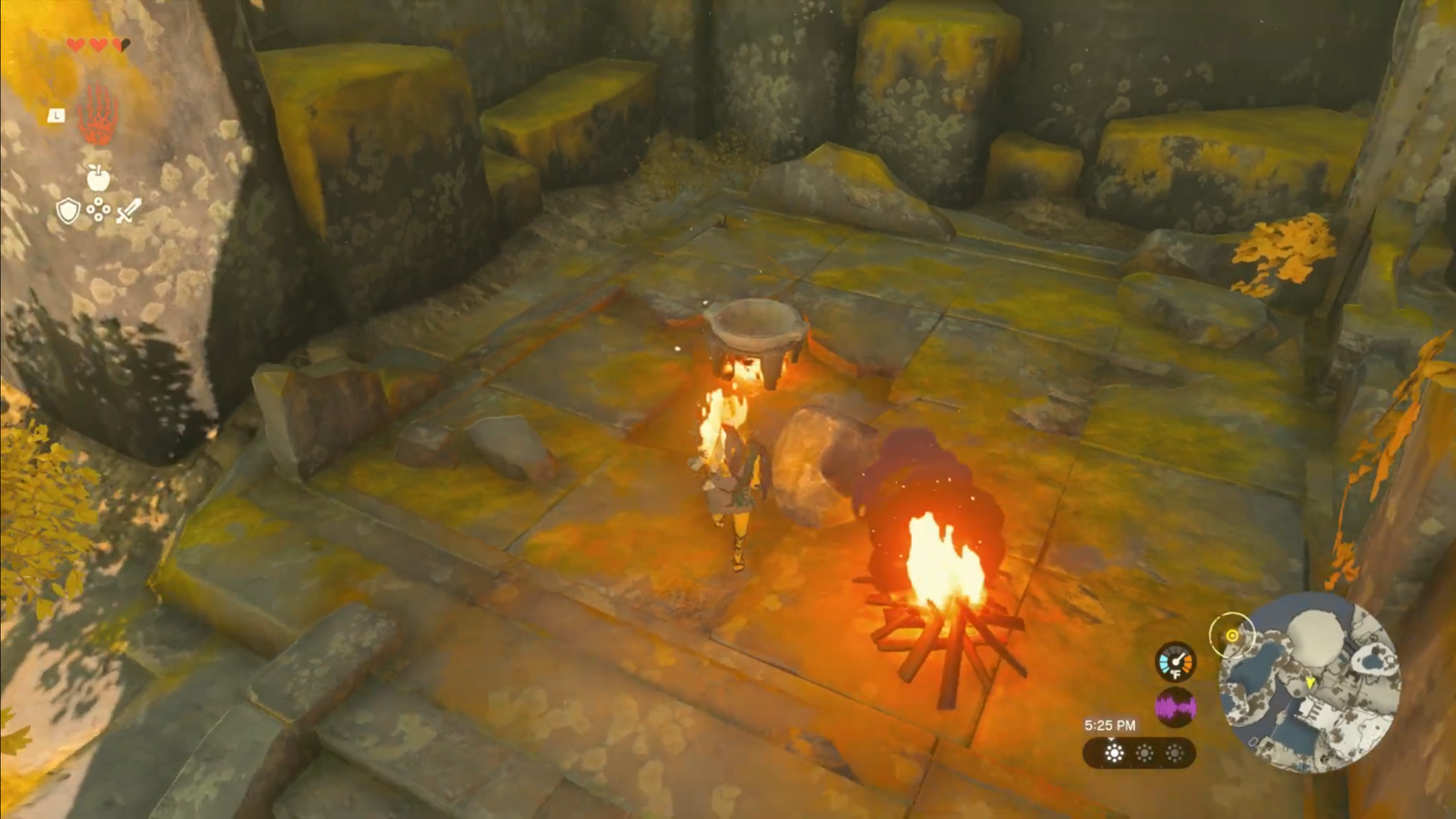Viewport: 1456px width, 819px height.
Task: Select the sword weapon icon
Action: point(127,211)
